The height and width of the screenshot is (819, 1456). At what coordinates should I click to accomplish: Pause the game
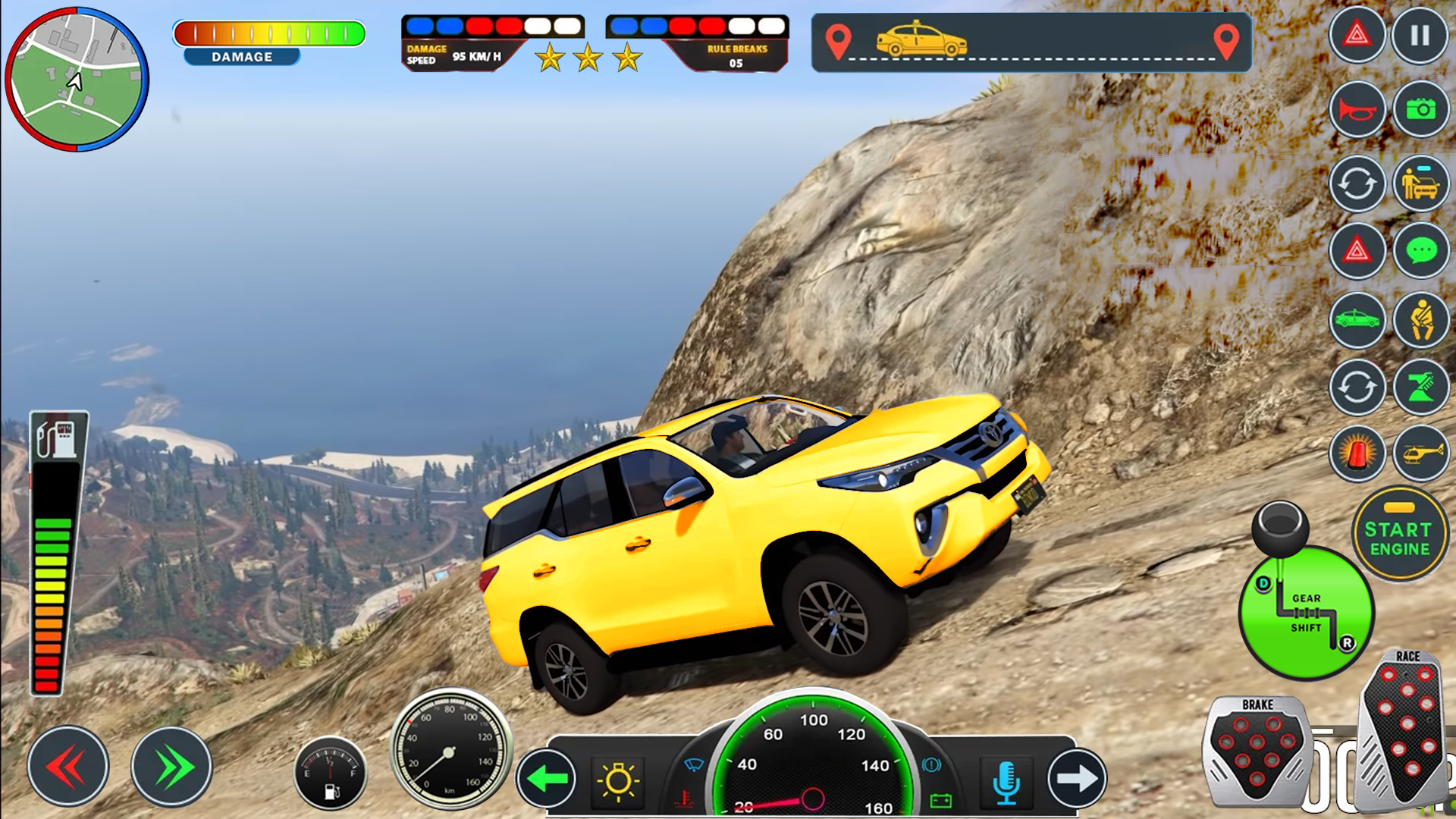1420,34
